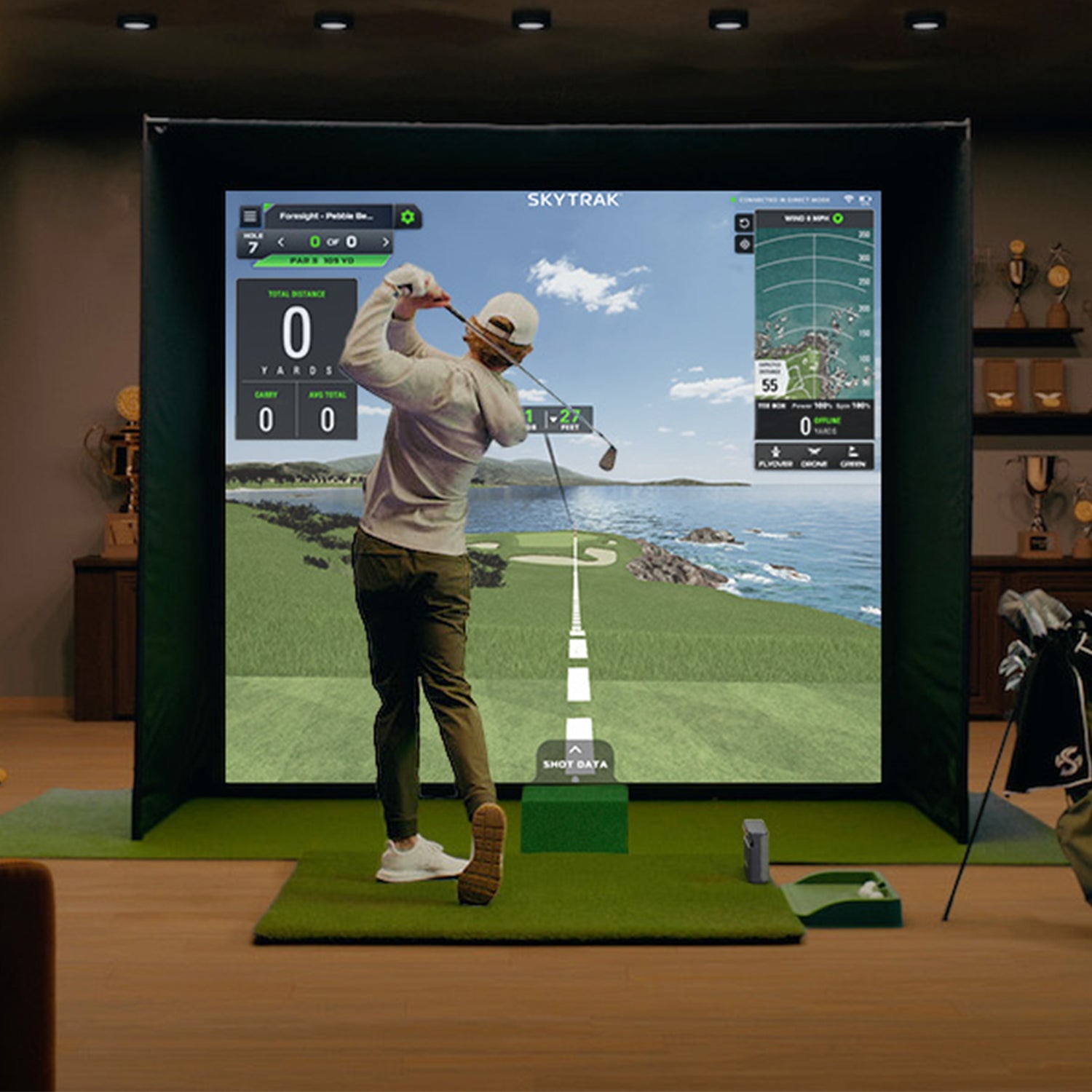The width and height of the screenshot is (1092, 1092).
Task: Click the next shot arrow beside 0 of 0
Action: pos(386,242)
